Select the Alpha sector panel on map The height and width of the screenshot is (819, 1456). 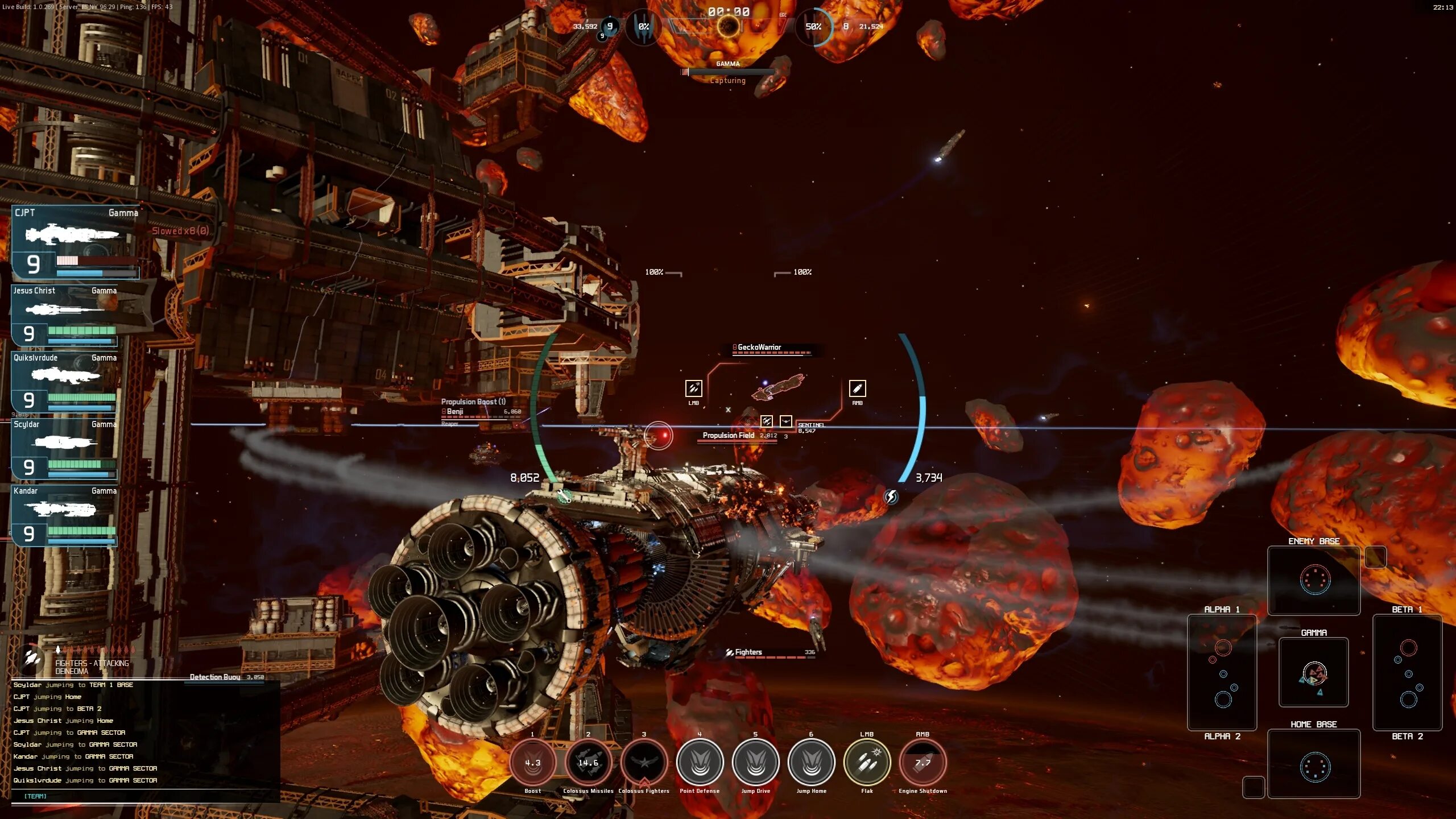coord(1222,672)
